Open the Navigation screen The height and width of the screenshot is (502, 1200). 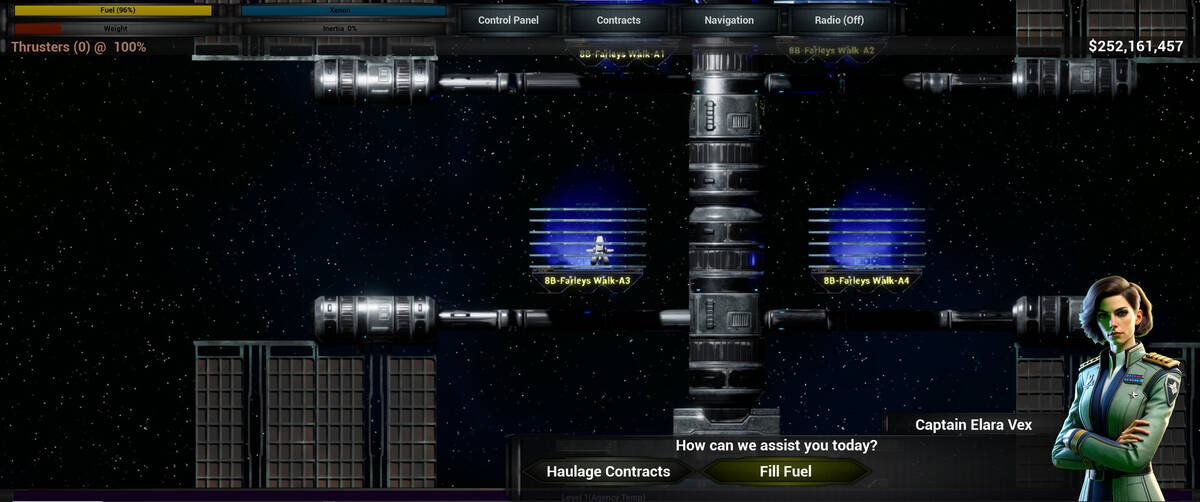pos(729,20)
